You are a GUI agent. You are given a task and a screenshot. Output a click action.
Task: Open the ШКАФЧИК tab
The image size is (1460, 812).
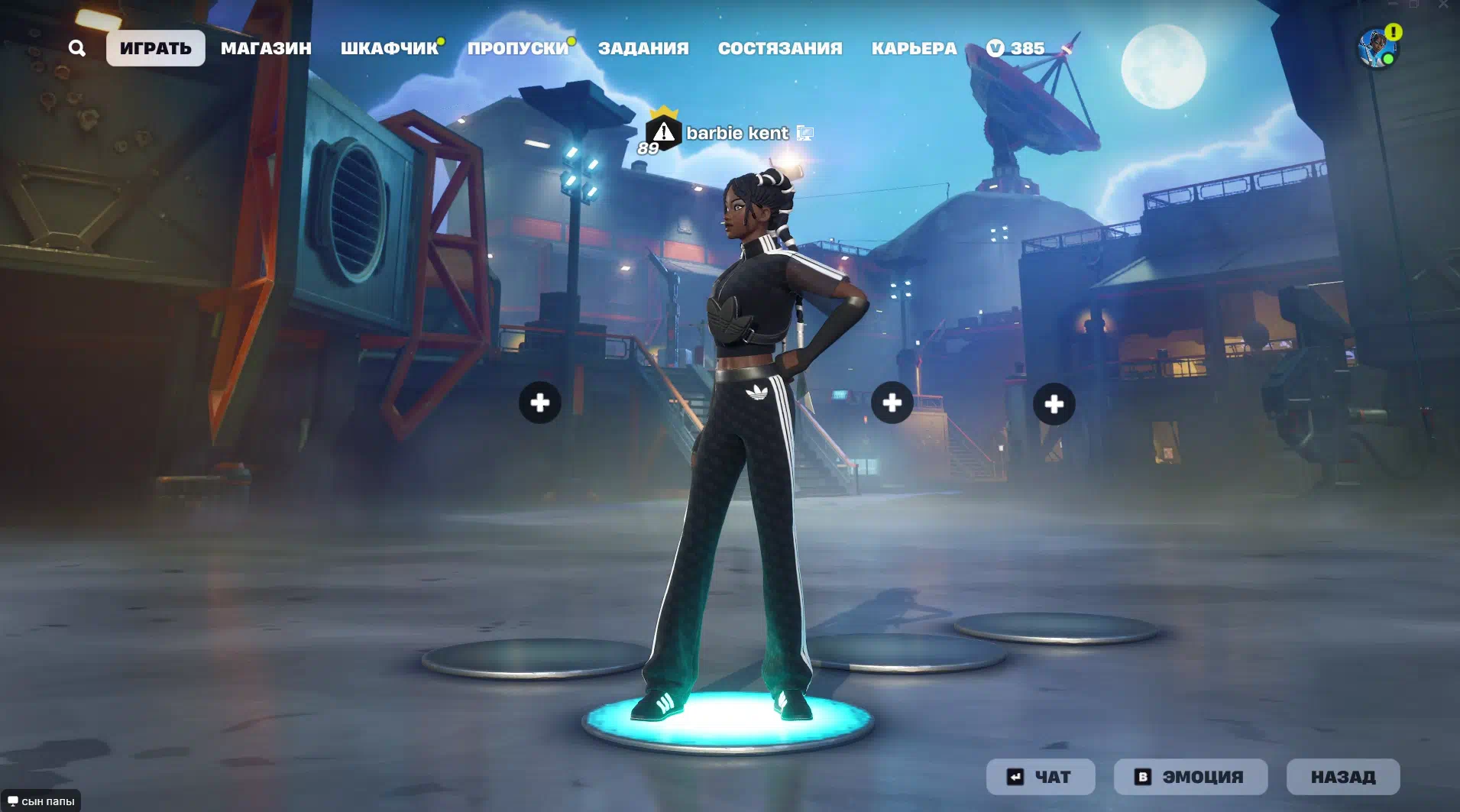click(389, 48)
